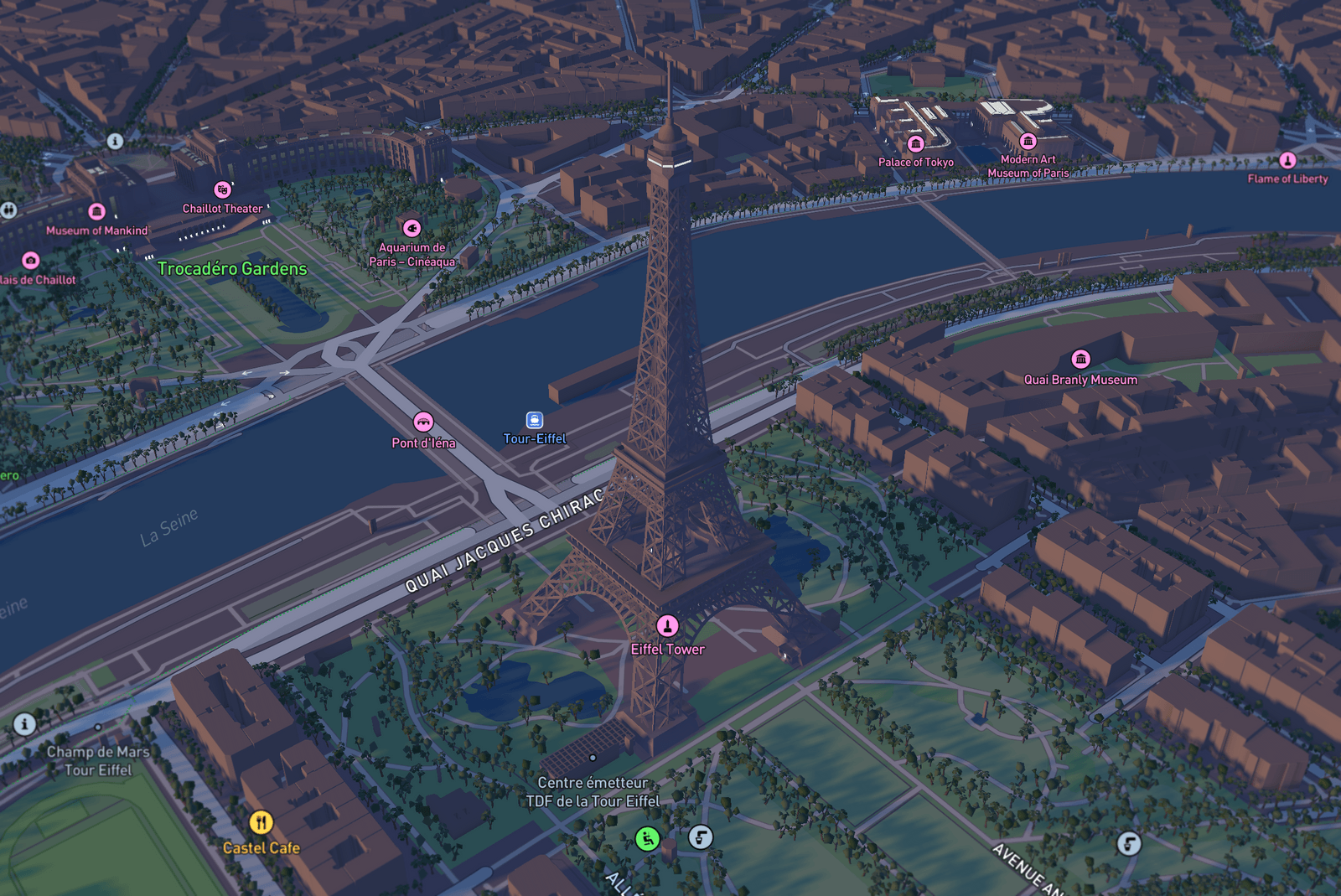Select the Eiffel Tower landmark pin
1341x896 pixels.
[x=666, y=625]
